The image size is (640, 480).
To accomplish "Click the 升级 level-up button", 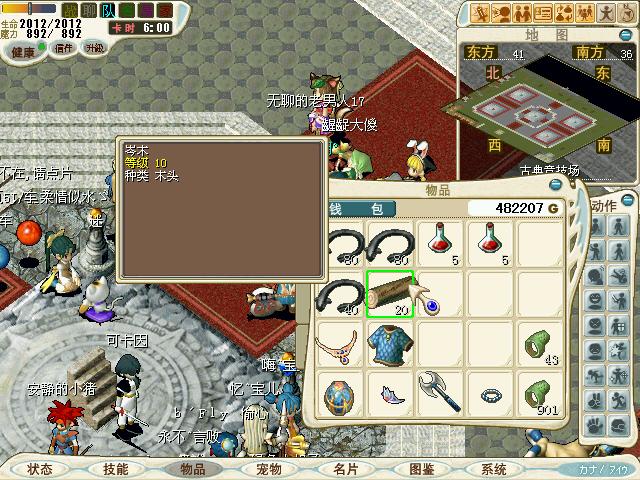I will pos(95,48).
